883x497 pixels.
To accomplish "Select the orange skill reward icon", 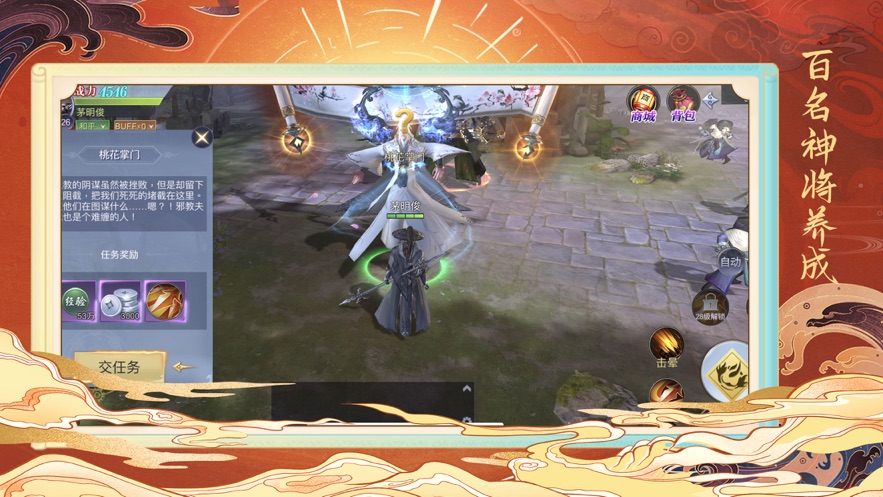I will coord(164,300).
